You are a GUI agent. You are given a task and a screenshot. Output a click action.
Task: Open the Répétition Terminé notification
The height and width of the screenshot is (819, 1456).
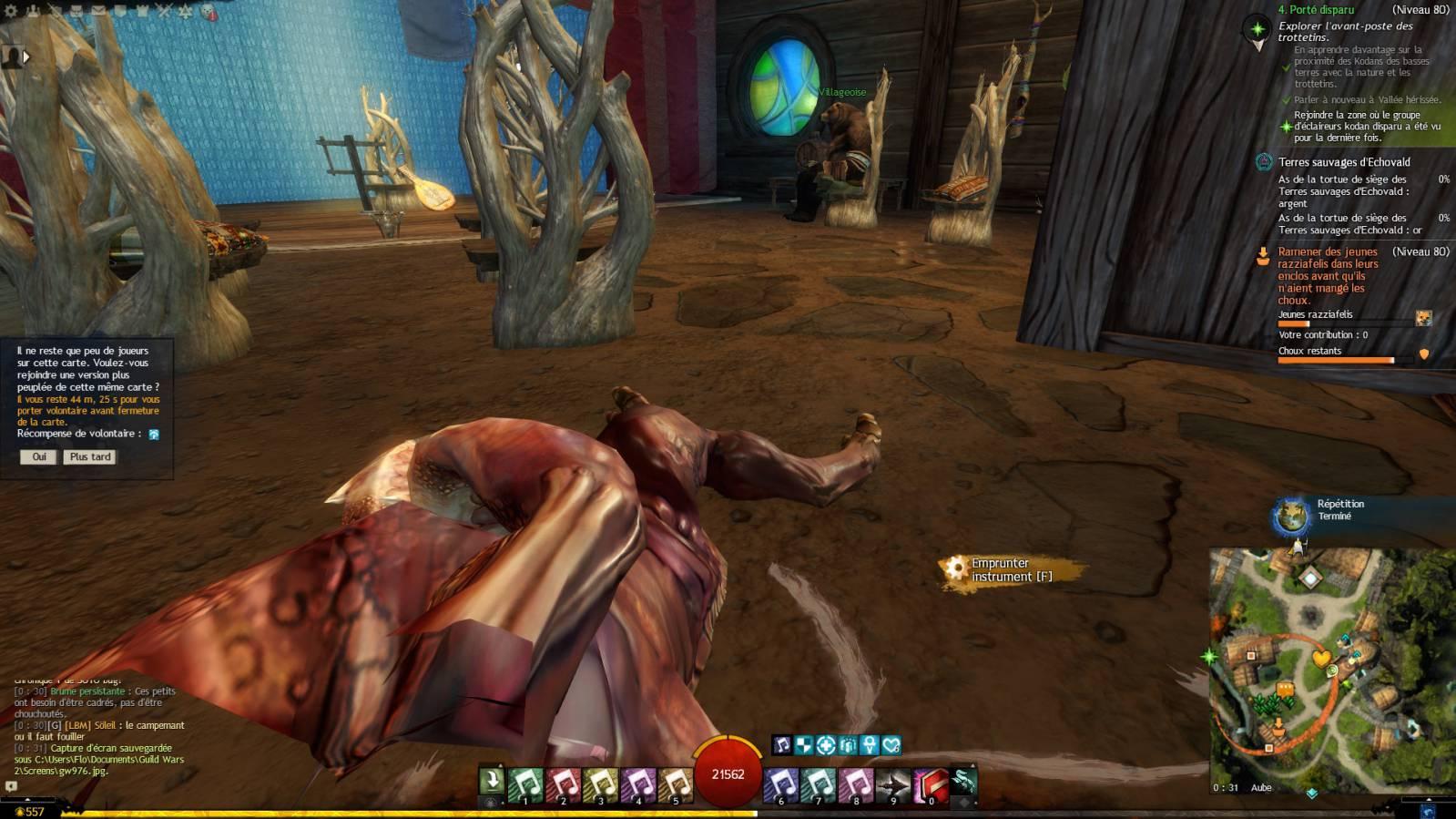pos(1339,510)
